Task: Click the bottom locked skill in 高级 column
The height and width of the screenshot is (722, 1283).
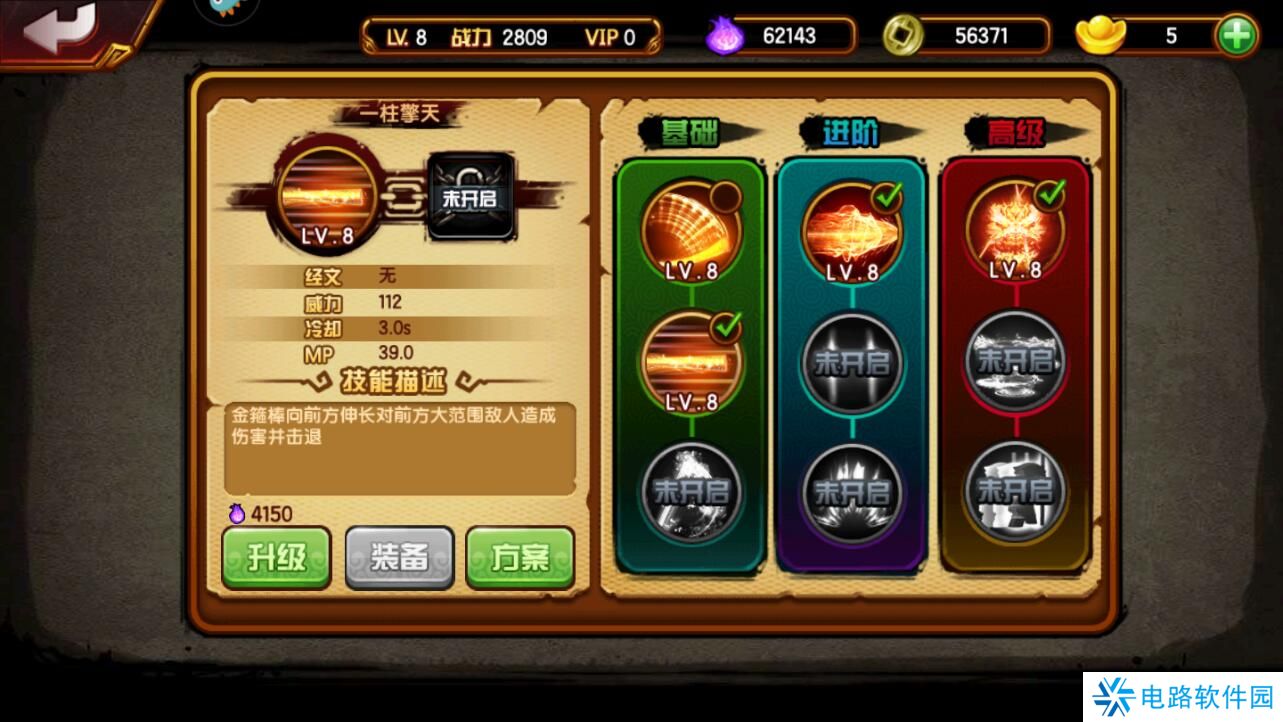Action: pos(1016,490)
